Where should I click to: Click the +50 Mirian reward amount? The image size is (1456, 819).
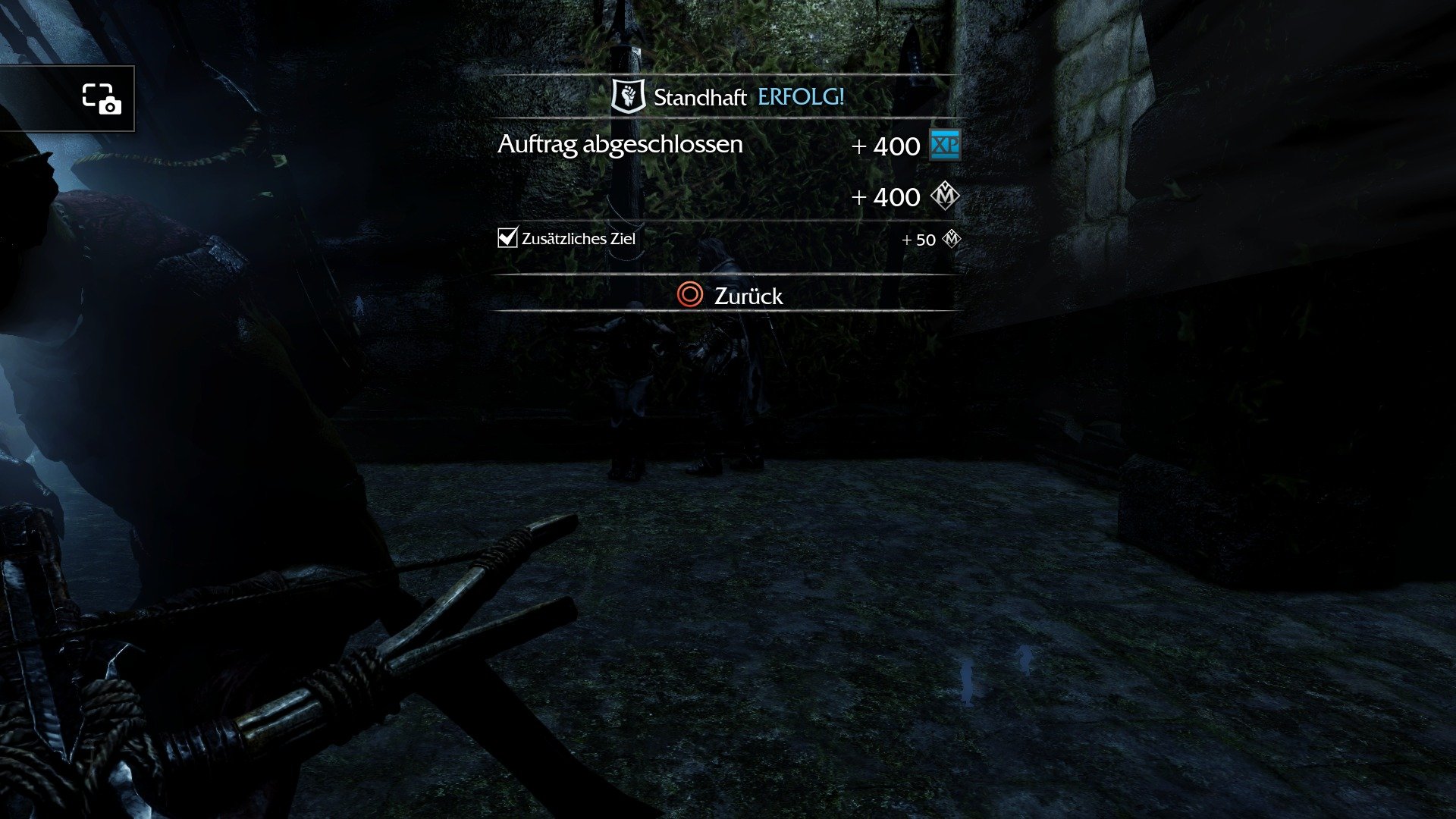point(919,240)
